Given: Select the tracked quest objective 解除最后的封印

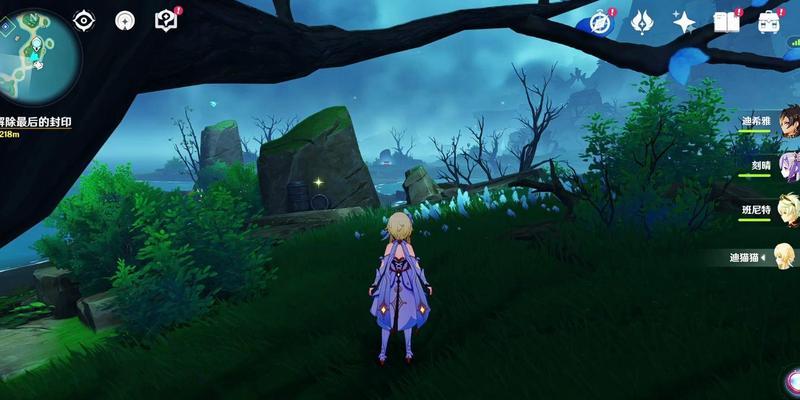Looking at the screenshot, I should pyautogui.click(x=36, y=121).
